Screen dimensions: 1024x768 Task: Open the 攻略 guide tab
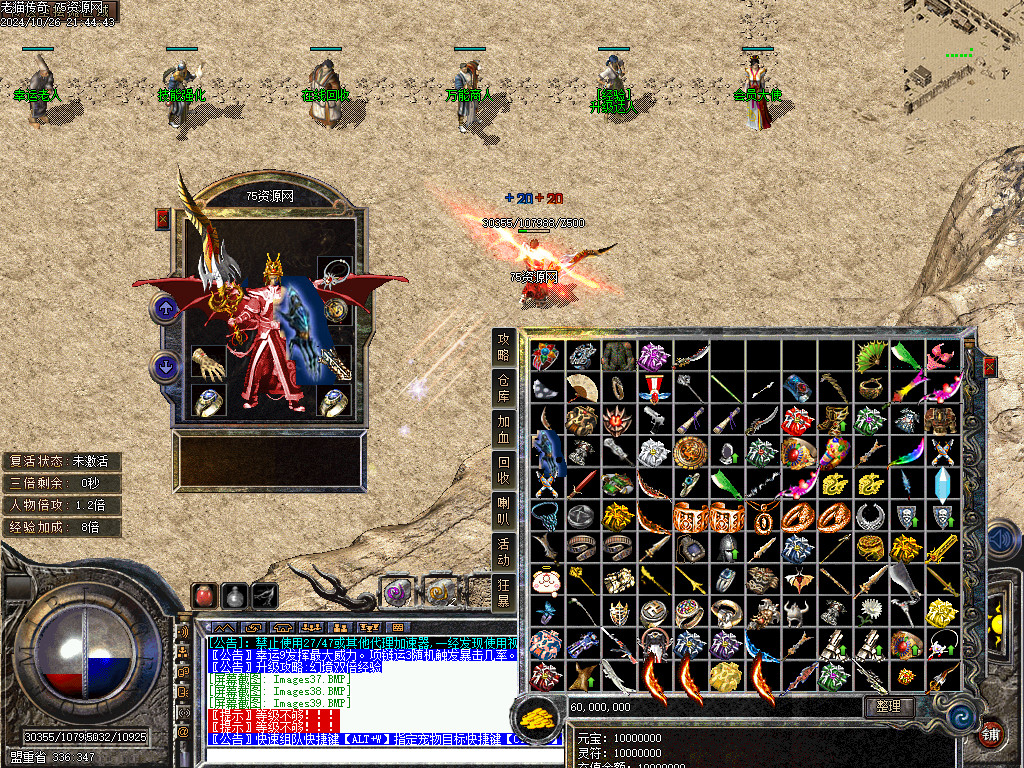coord(504,347)
